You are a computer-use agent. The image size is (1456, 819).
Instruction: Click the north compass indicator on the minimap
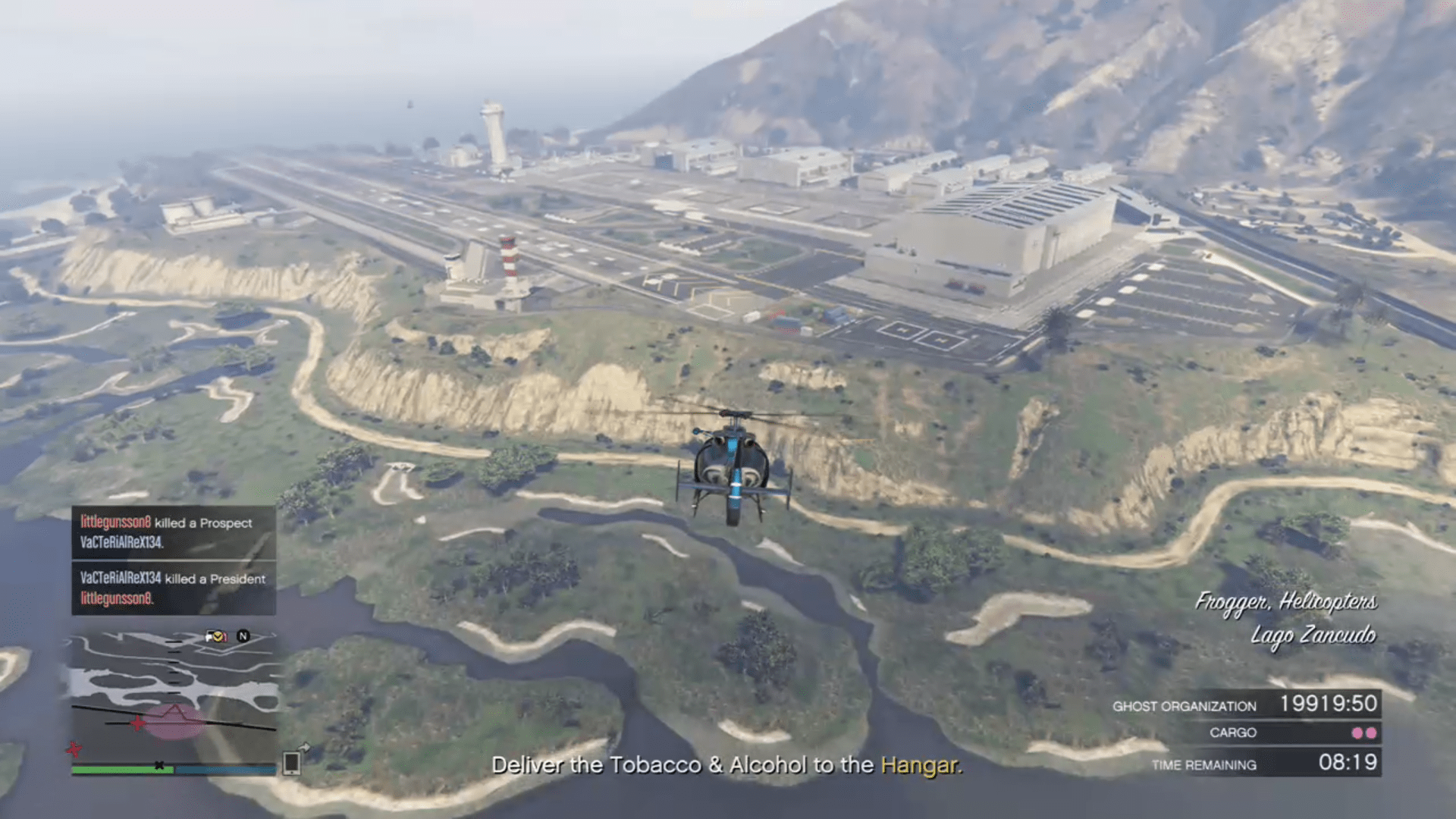pos(243,636)
